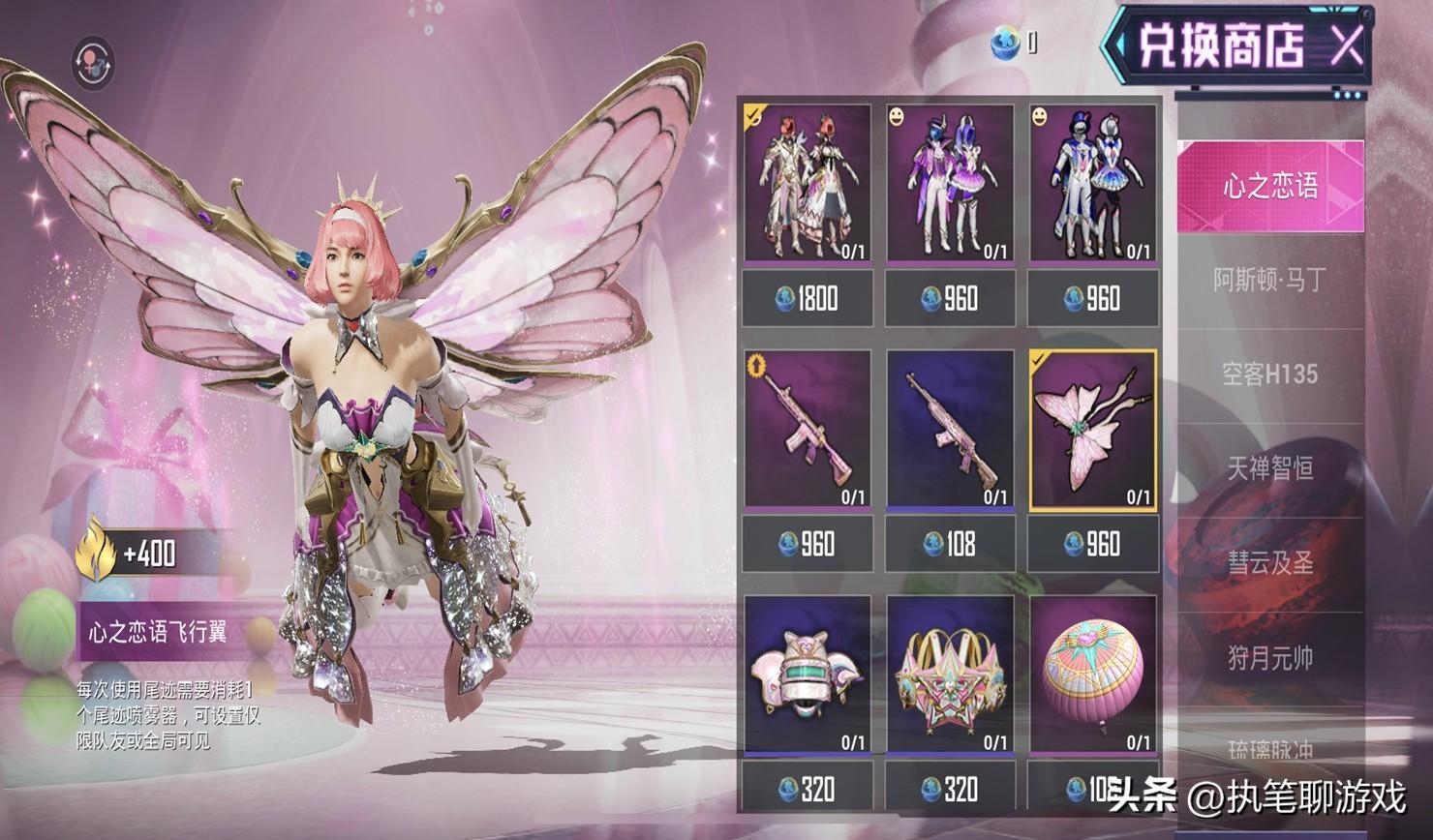Select the 空客H135 category tab
The height and width of the screenshot is (840, 1433).
(x=1269, y=375)
